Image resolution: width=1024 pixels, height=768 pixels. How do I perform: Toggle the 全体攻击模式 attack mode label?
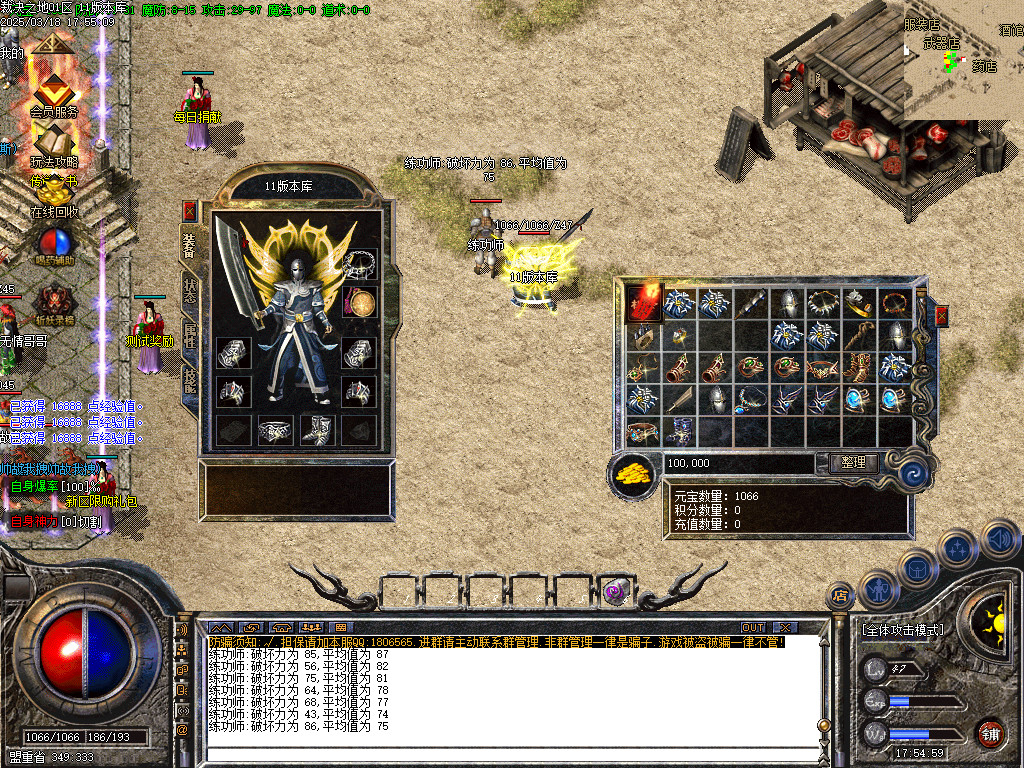pos(901,630)
